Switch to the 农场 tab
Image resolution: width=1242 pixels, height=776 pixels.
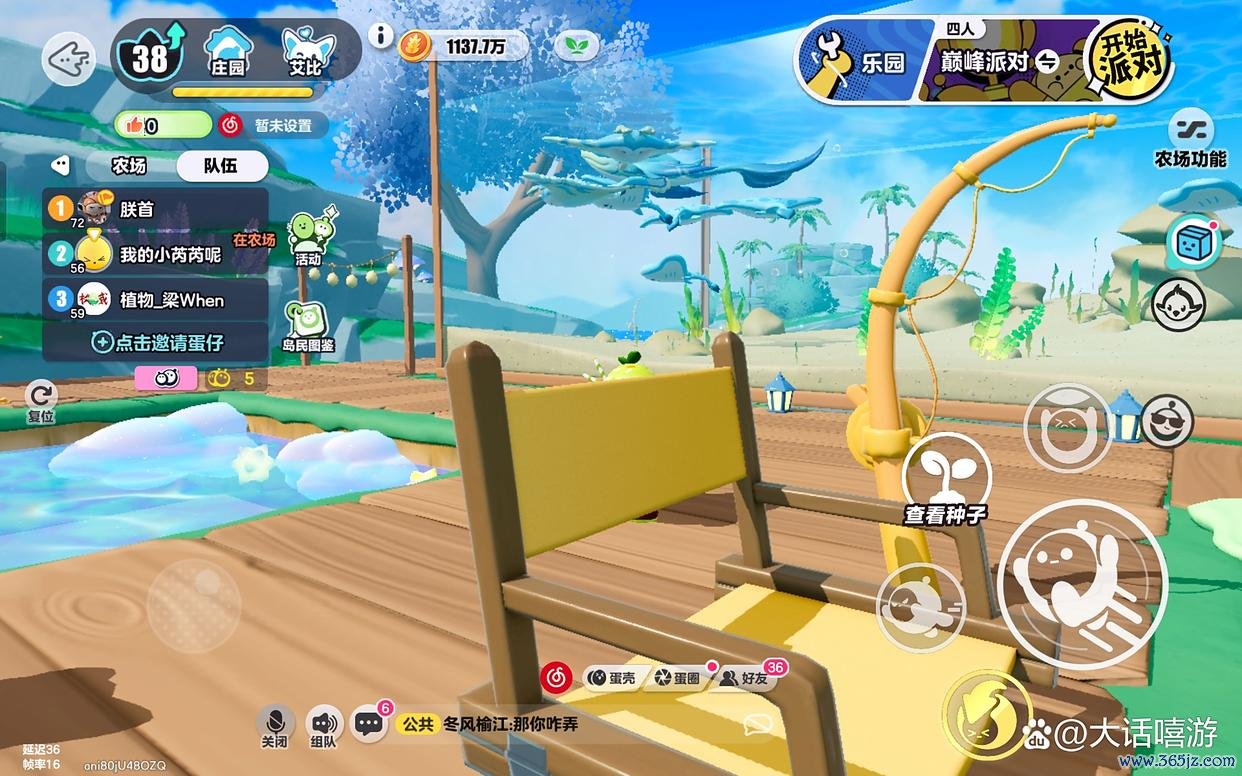tap(128, 166)
